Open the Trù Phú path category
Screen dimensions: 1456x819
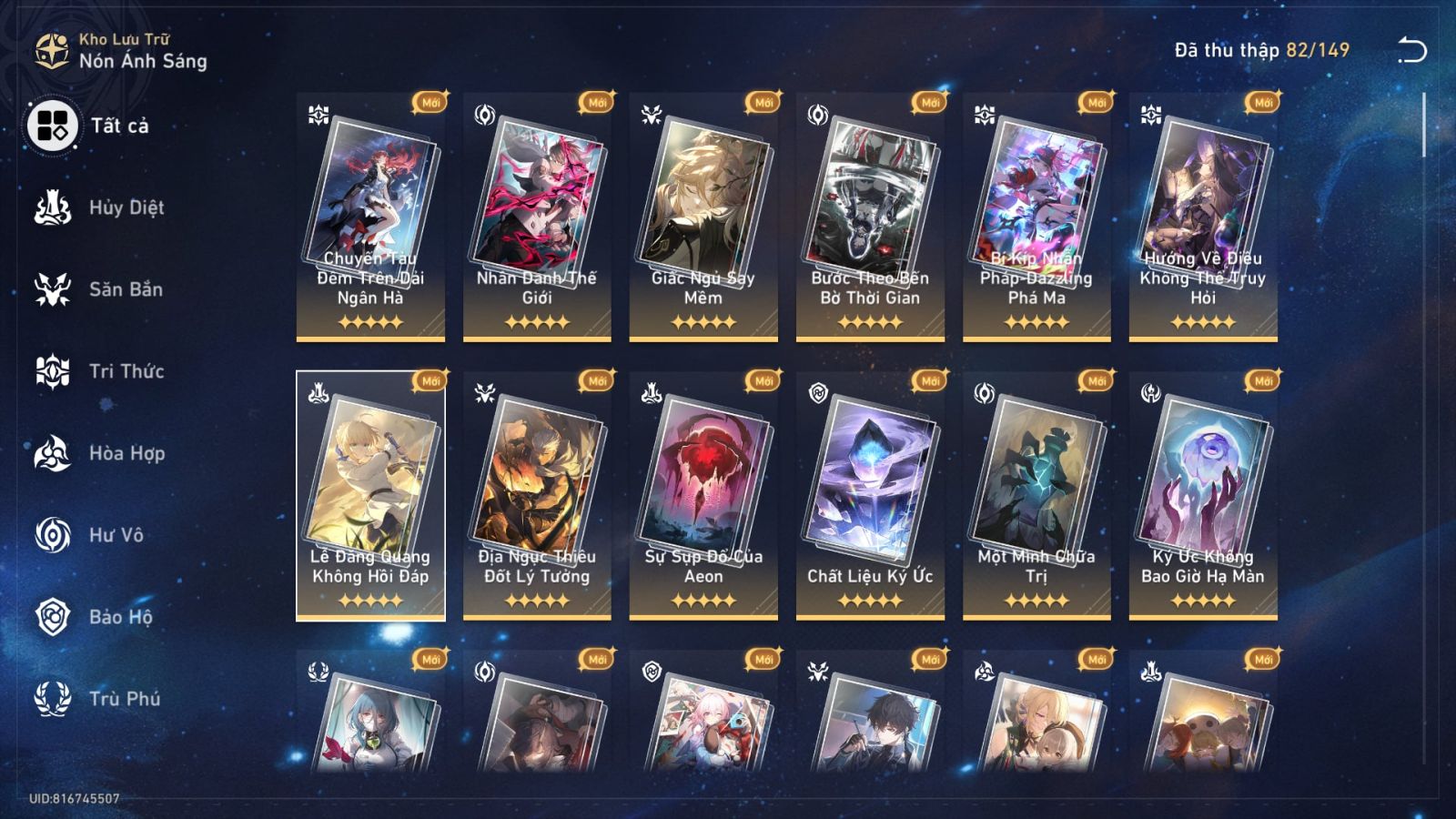coord(53,699)
